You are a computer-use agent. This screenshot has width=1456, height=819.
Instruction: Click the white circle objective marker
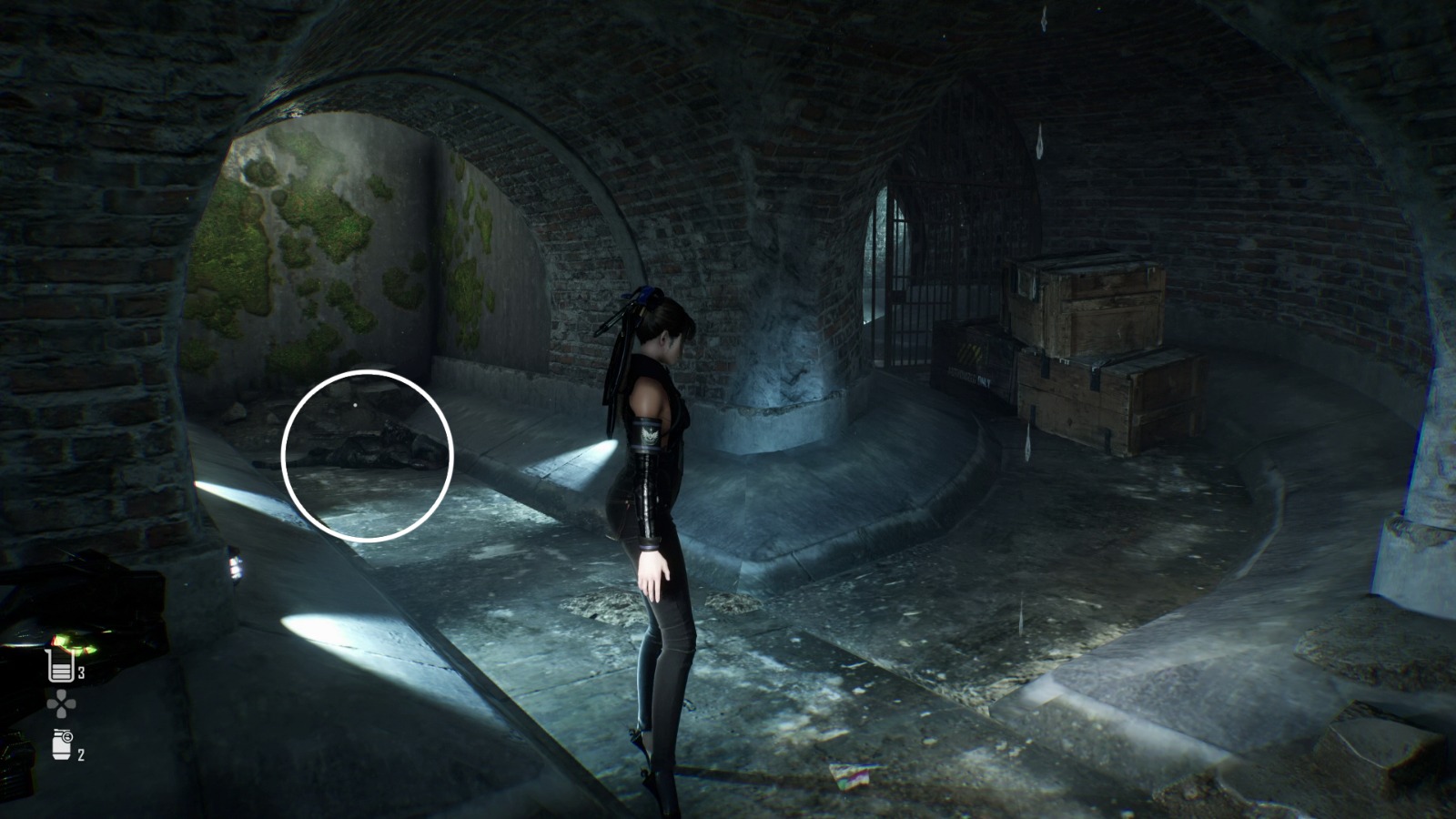tap(369, 450)
